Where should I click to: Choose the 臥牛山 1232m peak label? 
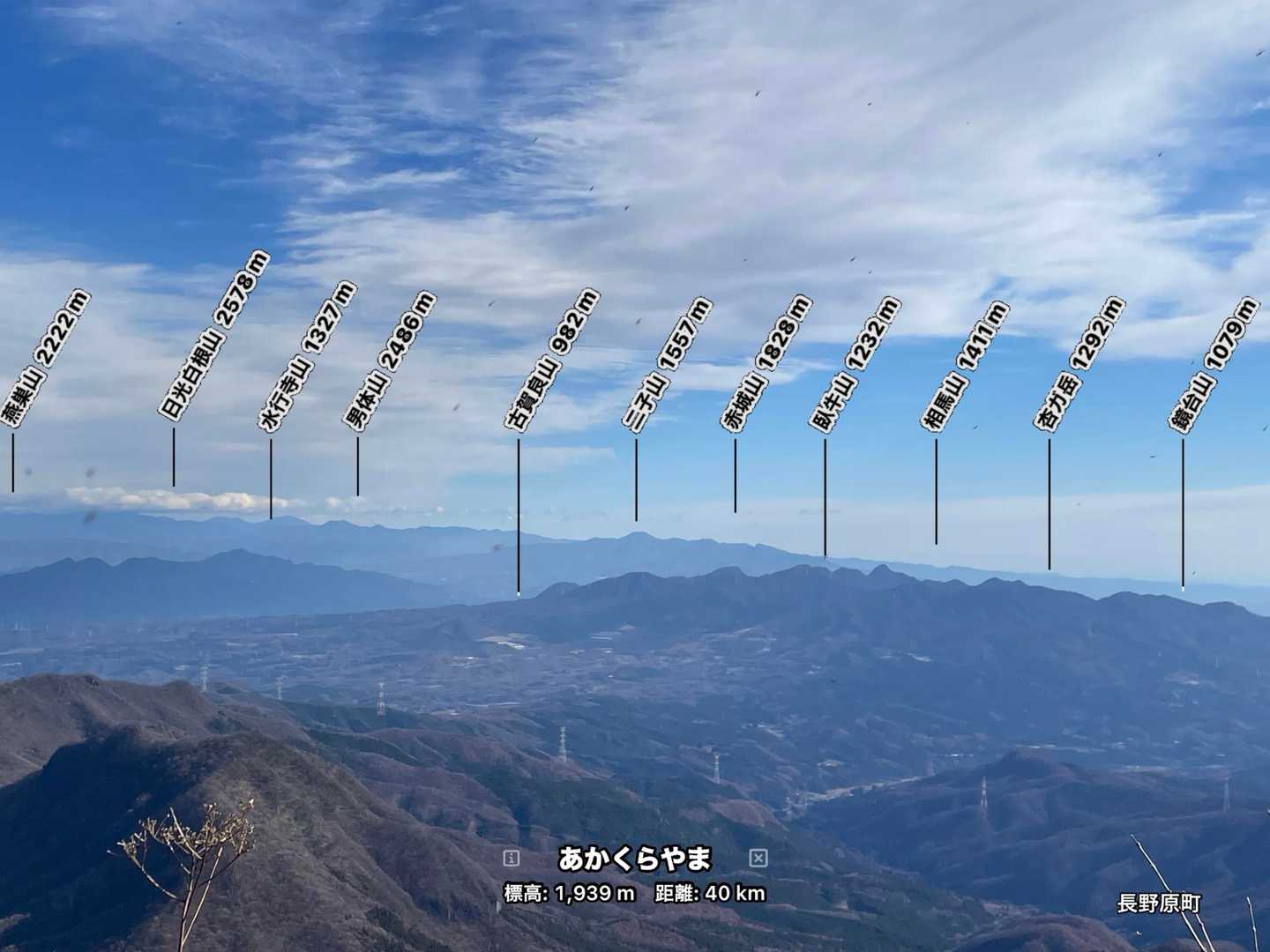(x=854, y=364)
